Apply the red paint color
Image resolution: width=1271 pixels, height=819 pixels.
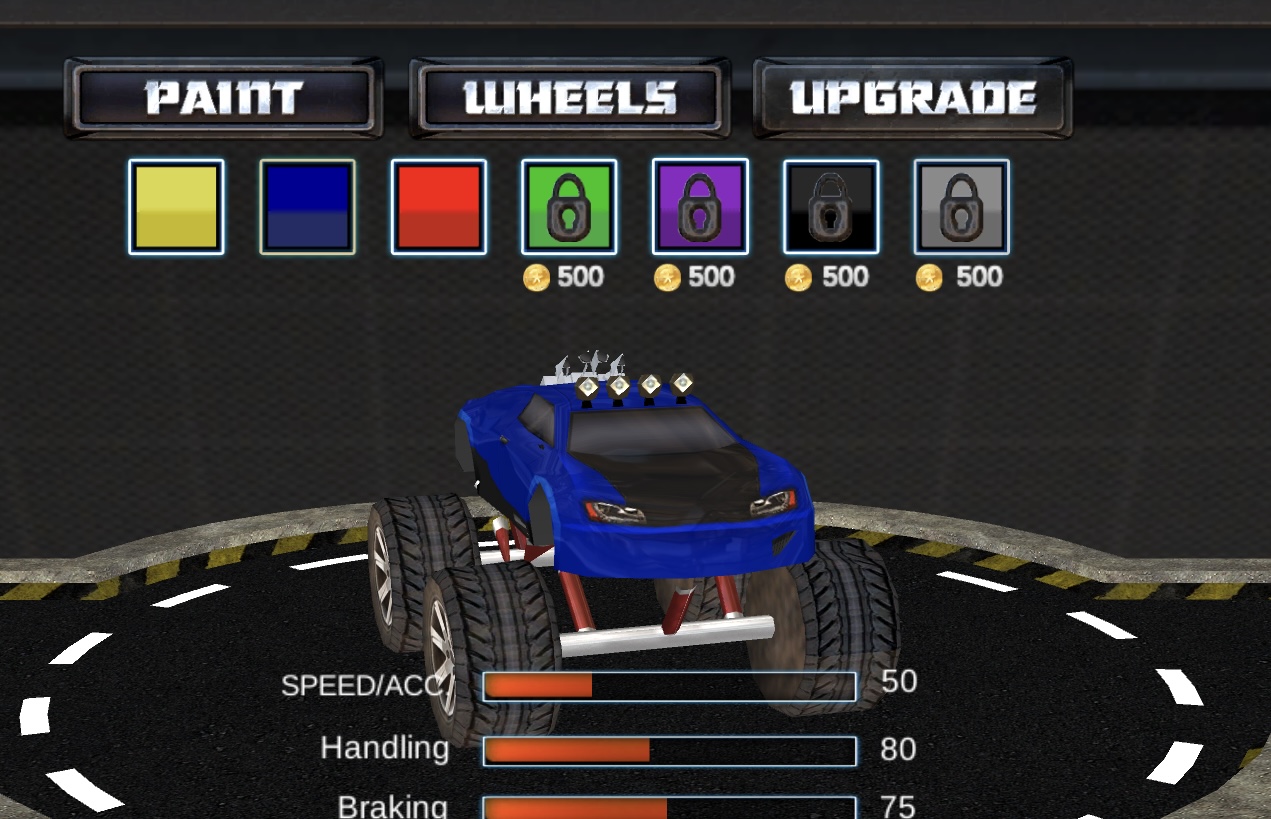[438, 207]
